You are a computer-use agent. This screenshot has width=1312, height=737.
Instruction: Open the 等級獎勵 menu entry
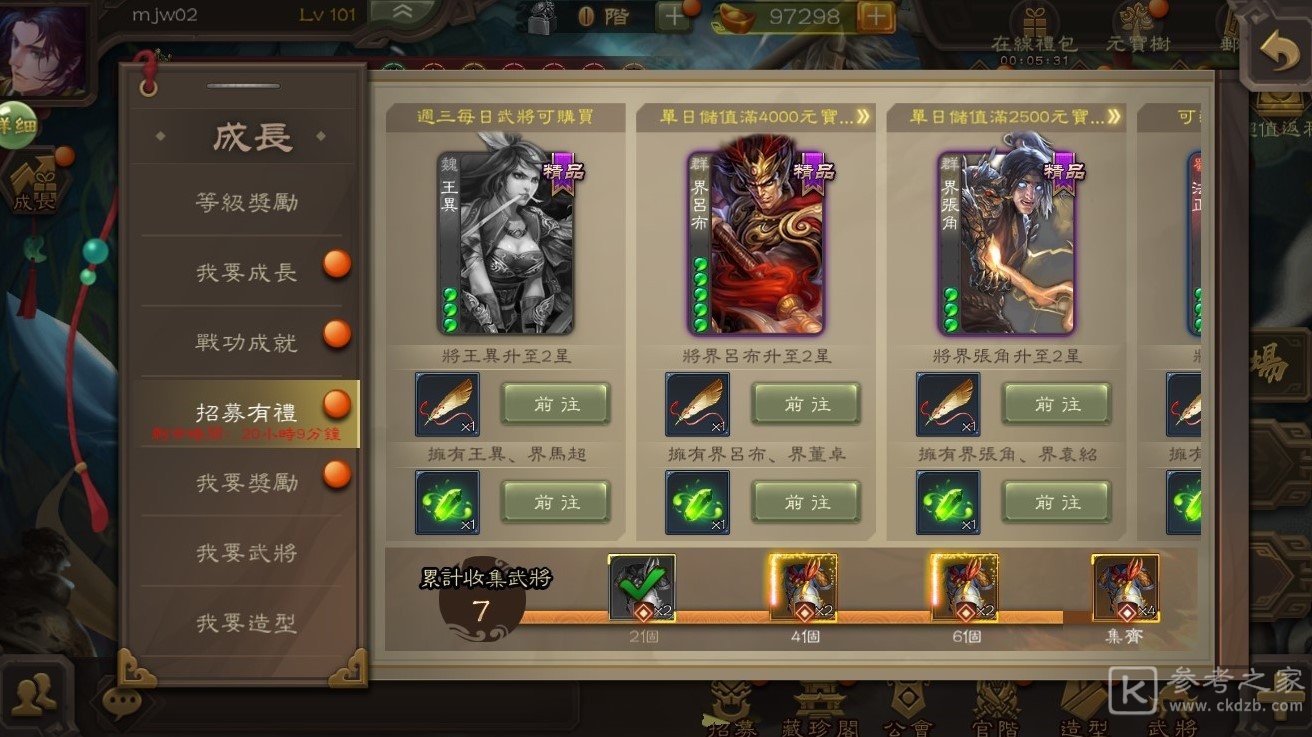(246, 203)
